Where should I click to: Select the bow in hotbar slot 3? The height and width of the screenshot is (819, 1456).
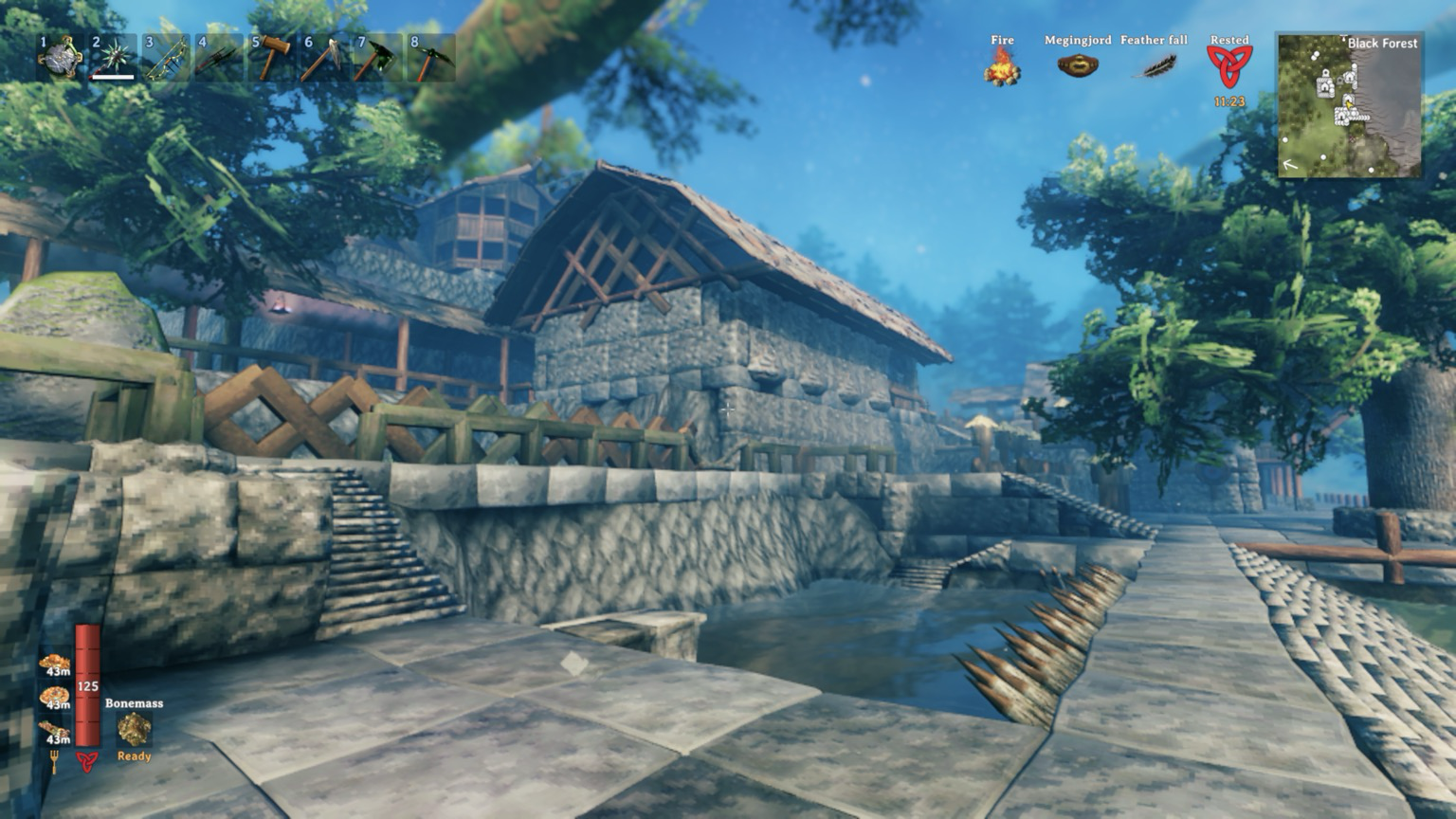(x=166, y=59)
